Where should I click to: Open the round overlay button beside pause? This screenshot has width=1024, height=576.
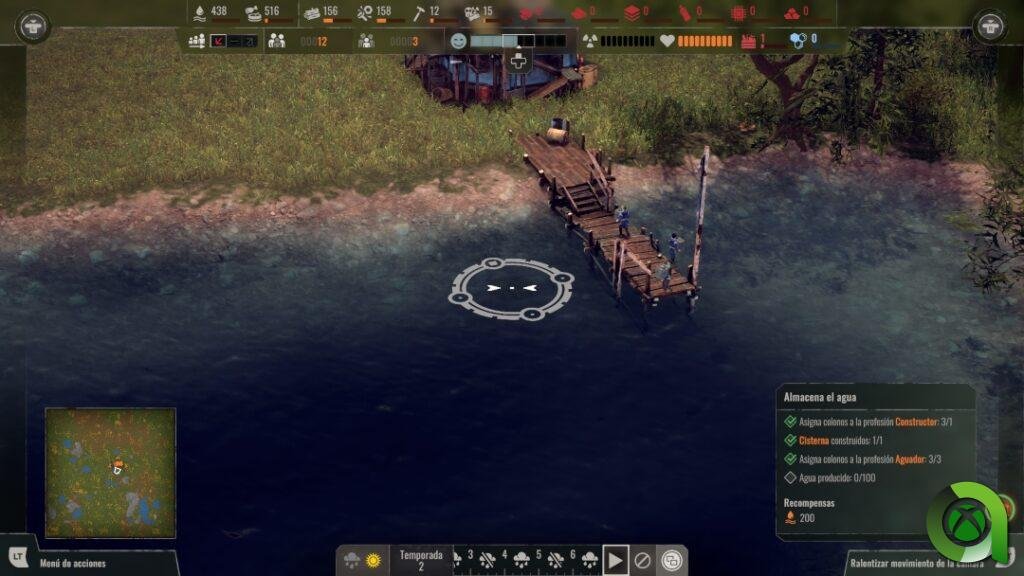click(672, 561)
